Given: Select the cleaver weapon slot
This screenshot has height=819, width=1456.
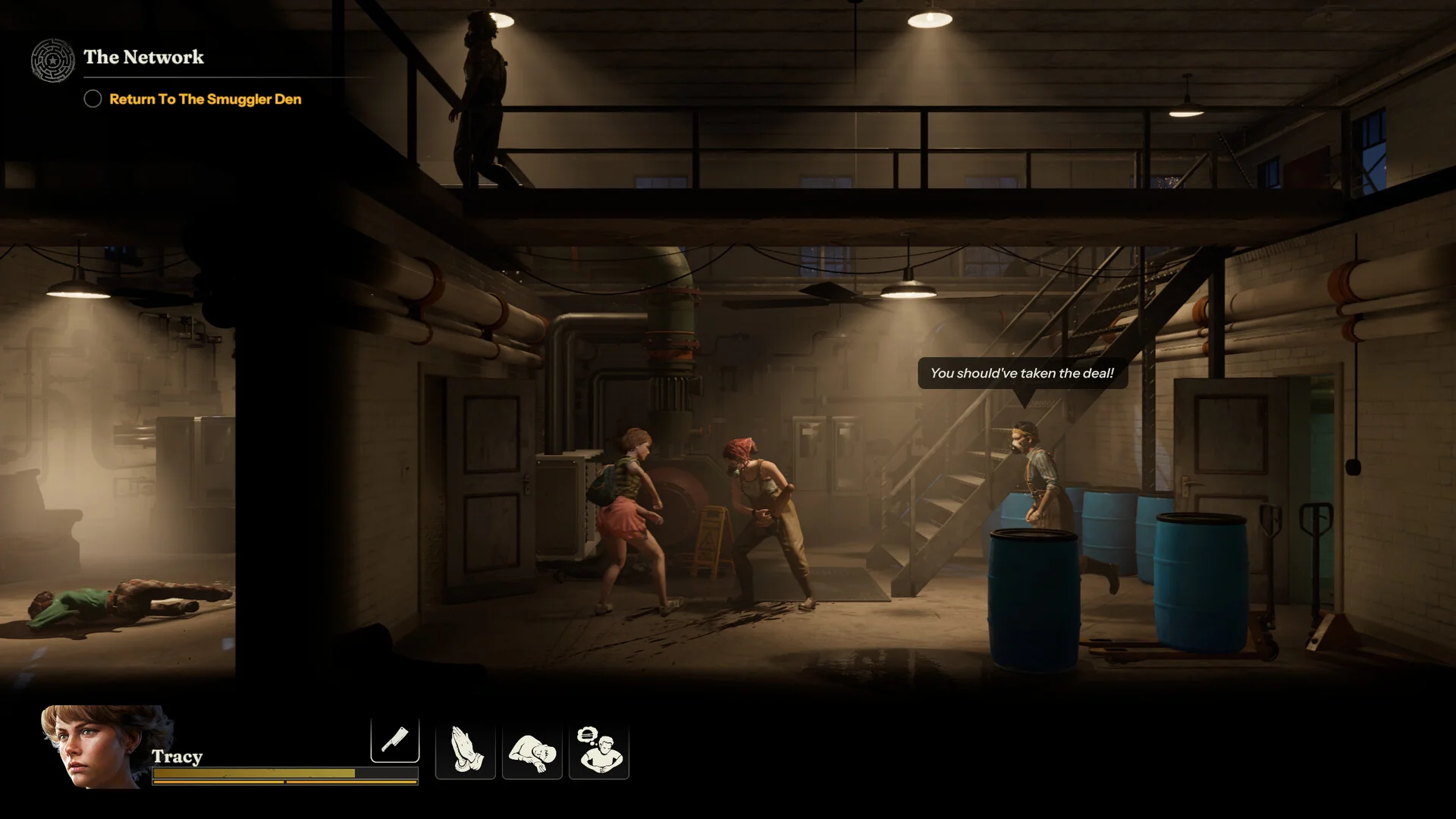Looking at the screenshot, I should pos(394,739).
